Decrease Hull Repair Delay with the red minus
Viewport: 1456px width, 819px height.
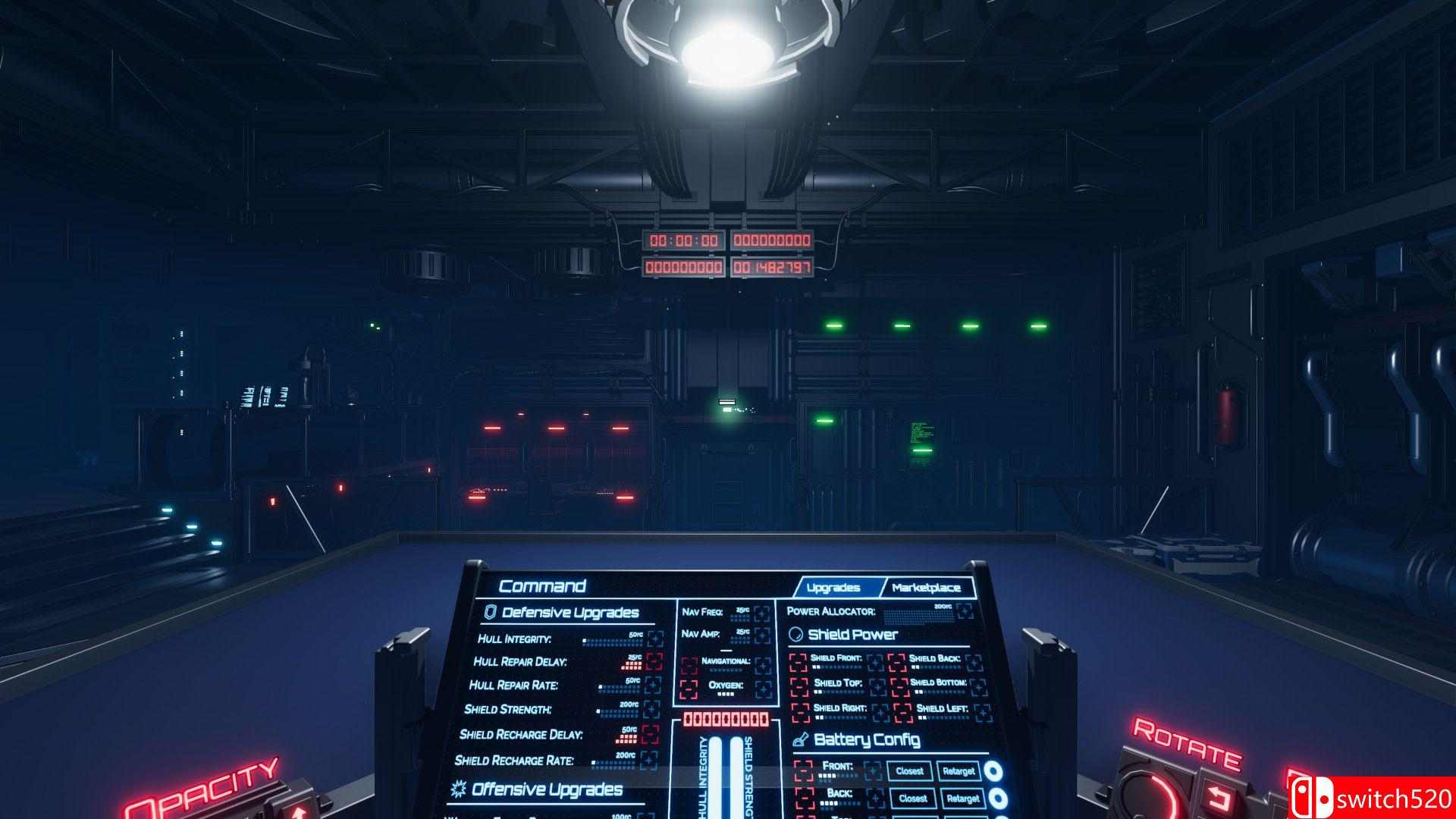point(654,661)
